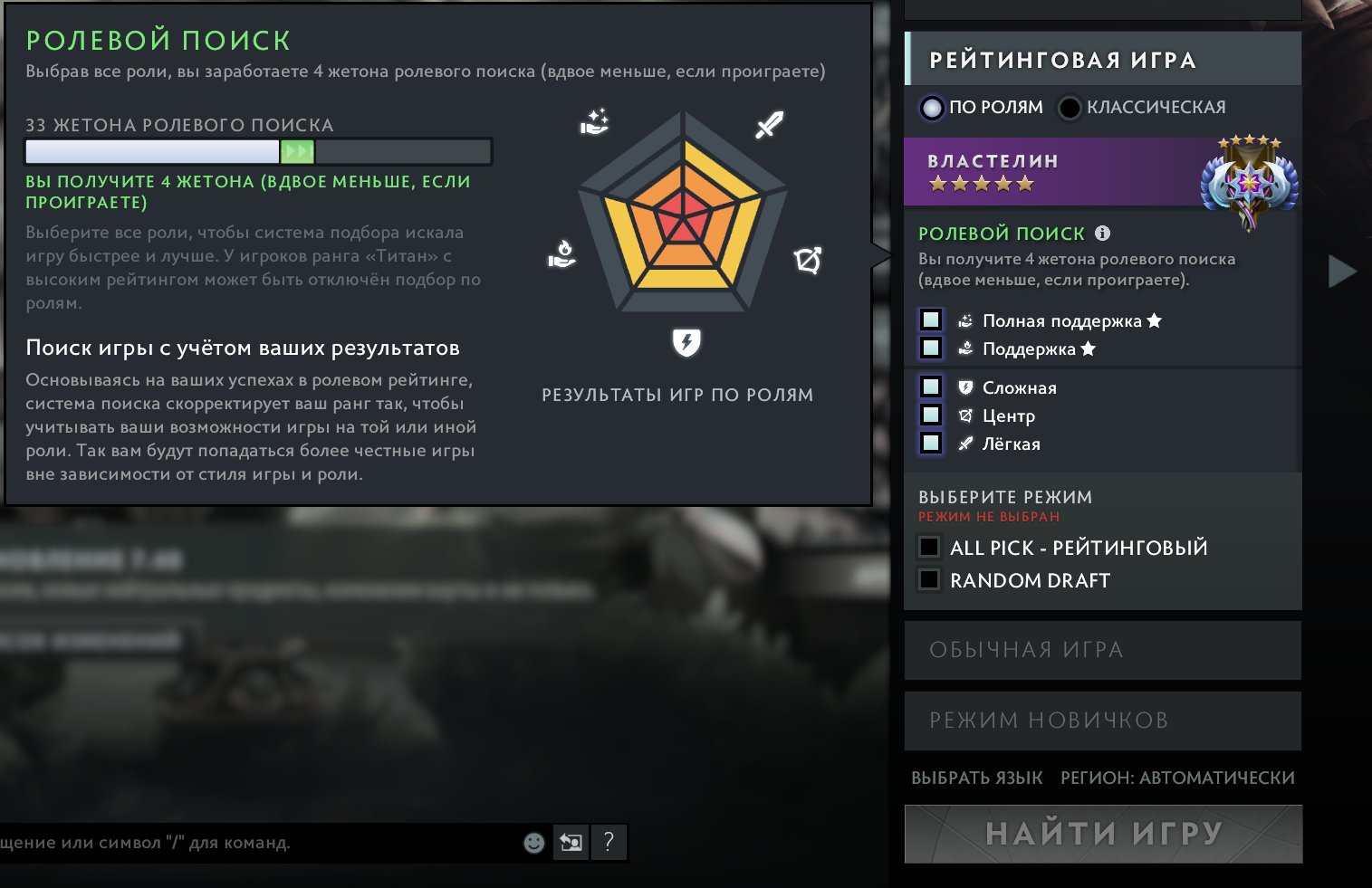
Task: Expand the Рейтинговая игра header
Action: click(x=1102, y=60)
